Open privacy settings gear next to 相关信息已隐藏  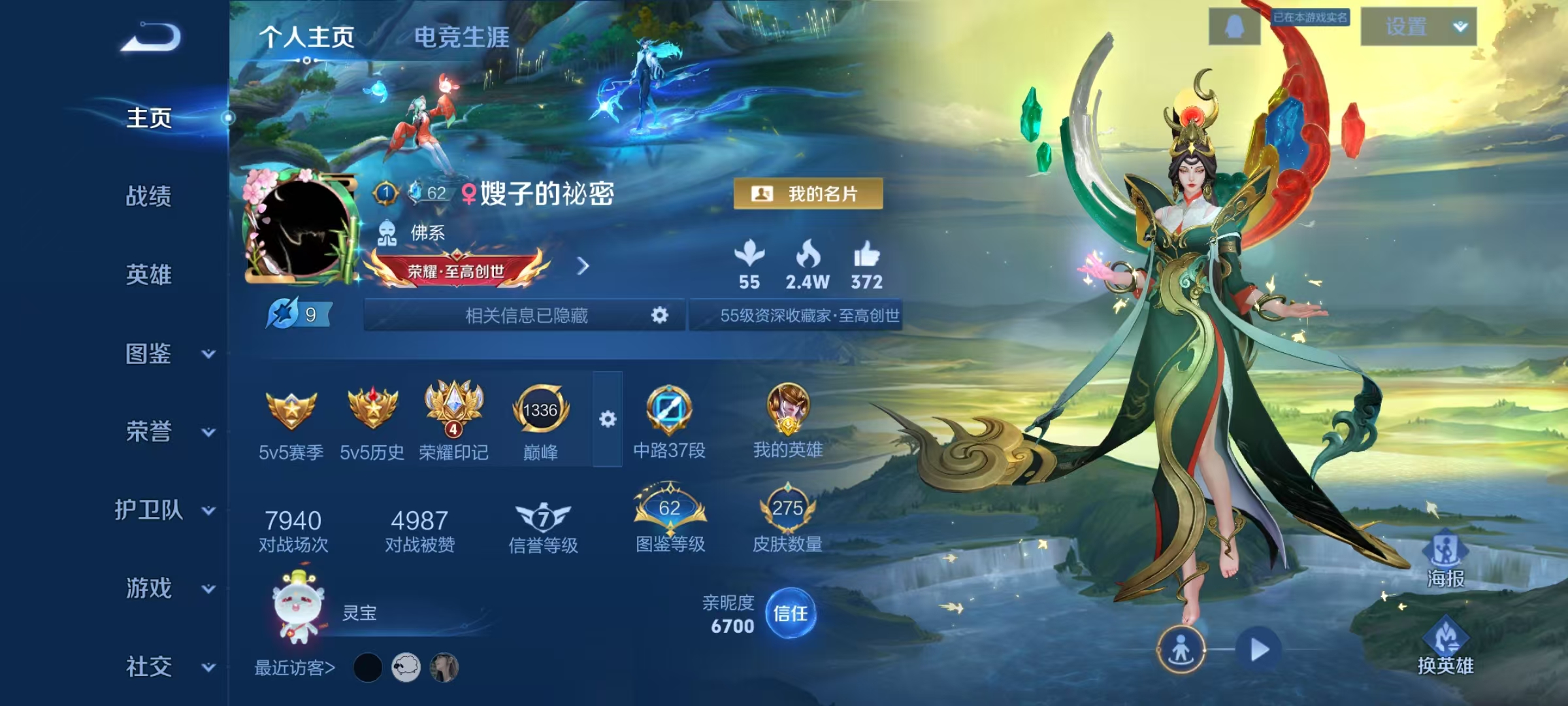click(659, 315)
